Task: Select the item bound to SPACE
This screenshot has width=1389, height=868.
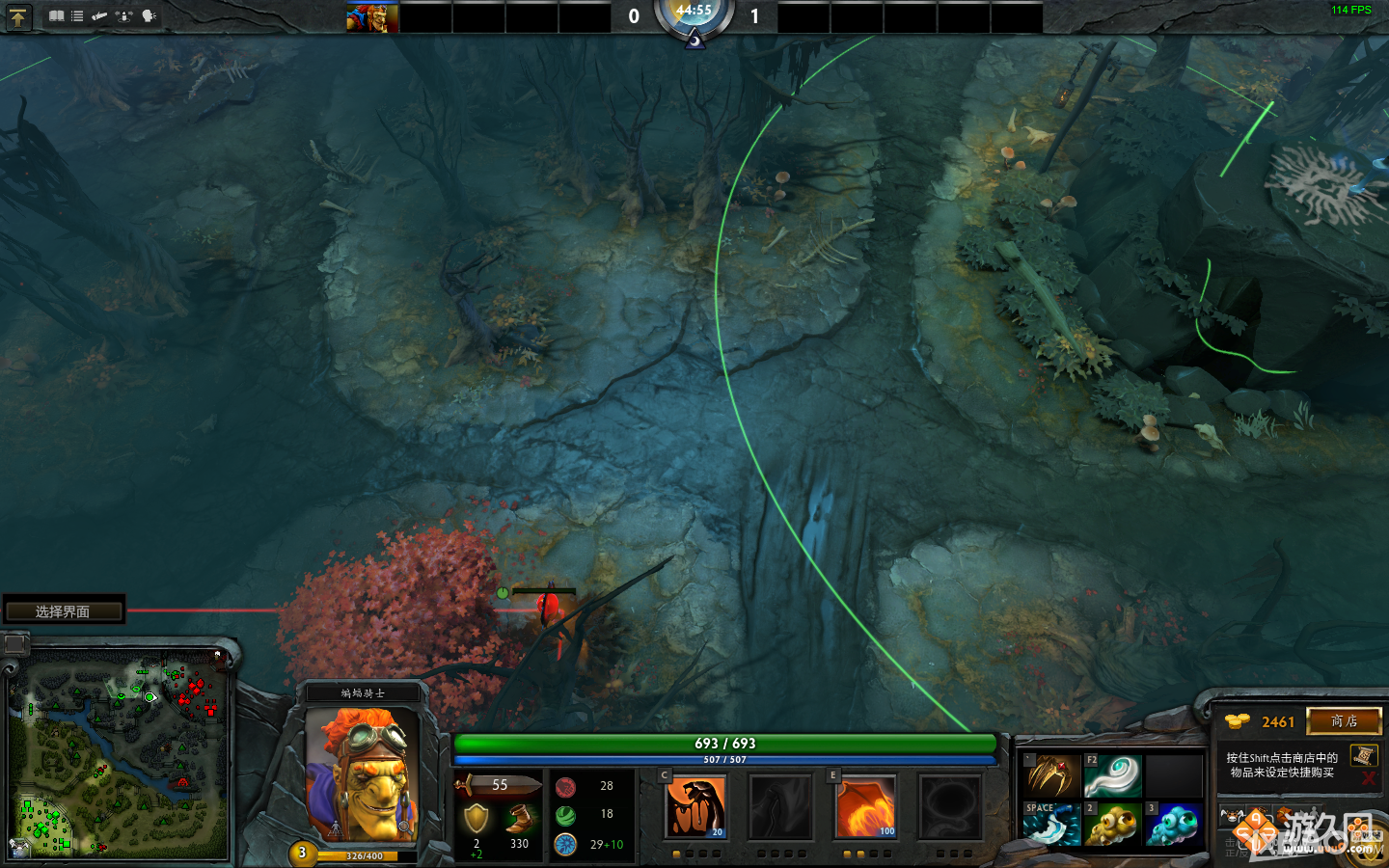Action: [1056, 825]
